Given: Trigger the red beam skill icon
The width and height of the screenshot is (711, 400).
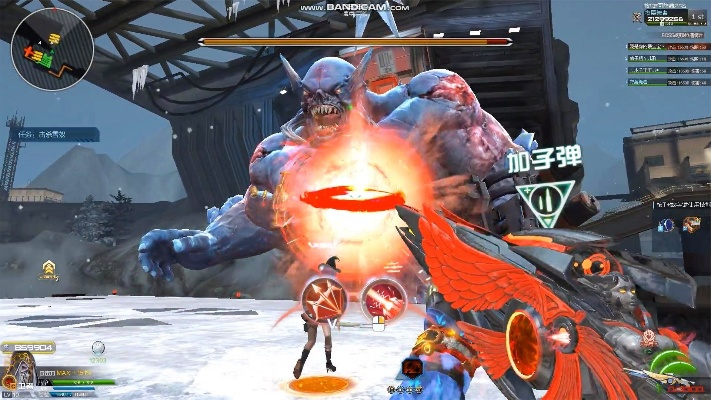Looking at the screenshot, I should (382, 297).
